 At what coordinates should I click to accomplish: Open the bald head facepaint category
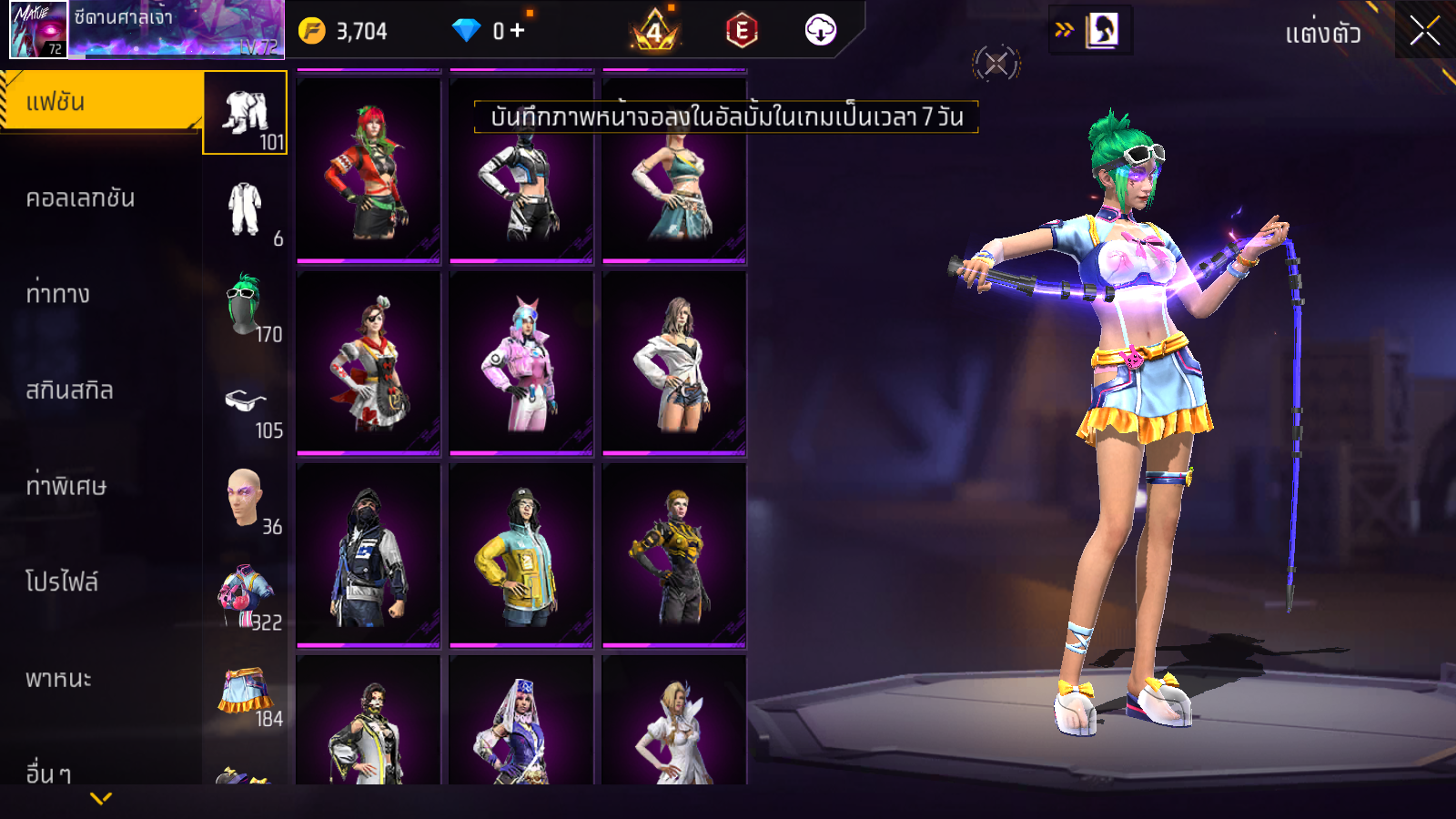(x=246, y=498)
